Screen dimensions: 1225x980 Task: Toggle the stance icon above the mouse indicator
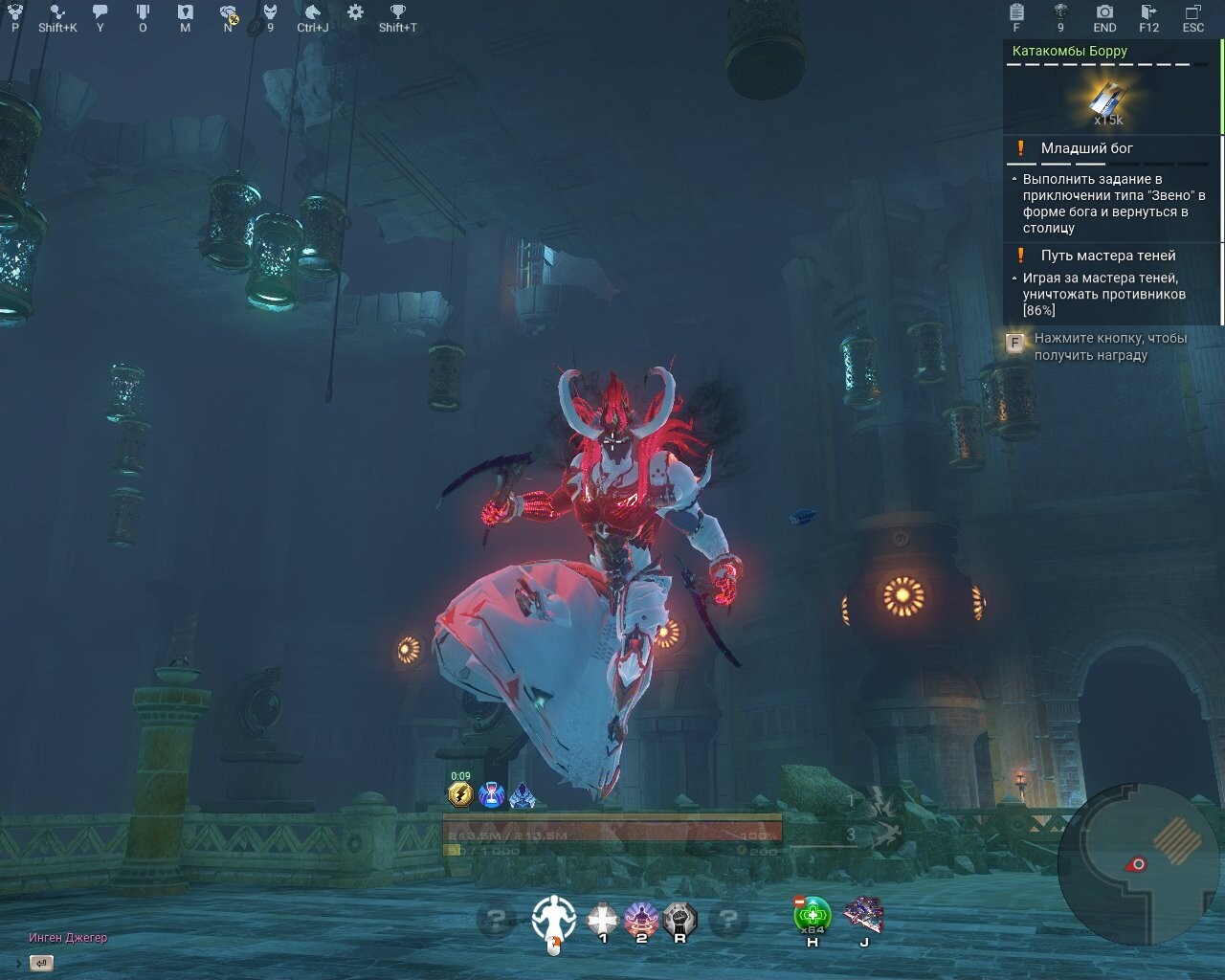pos(553,916)
